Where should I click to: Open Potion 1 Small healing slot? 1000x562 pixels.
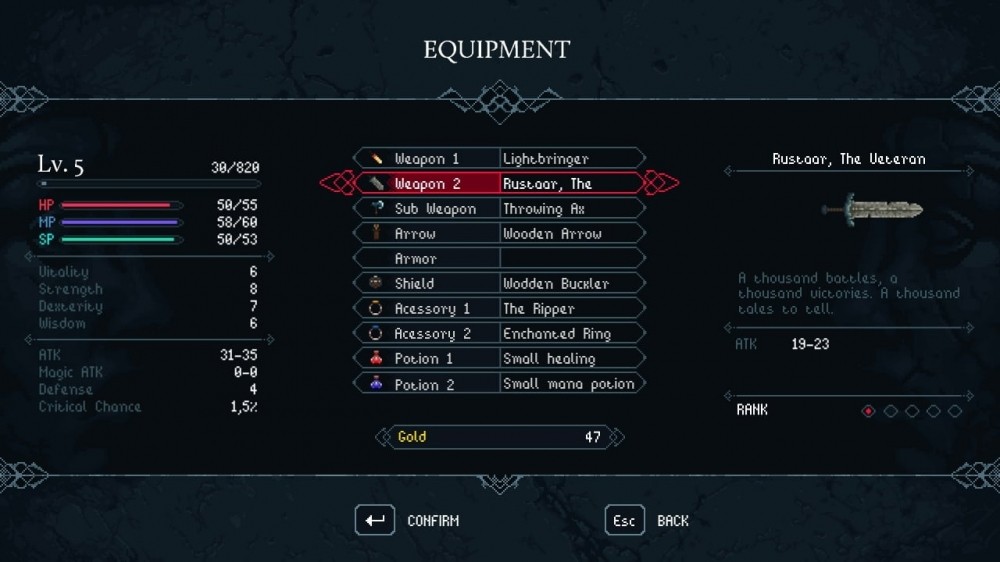499,358
